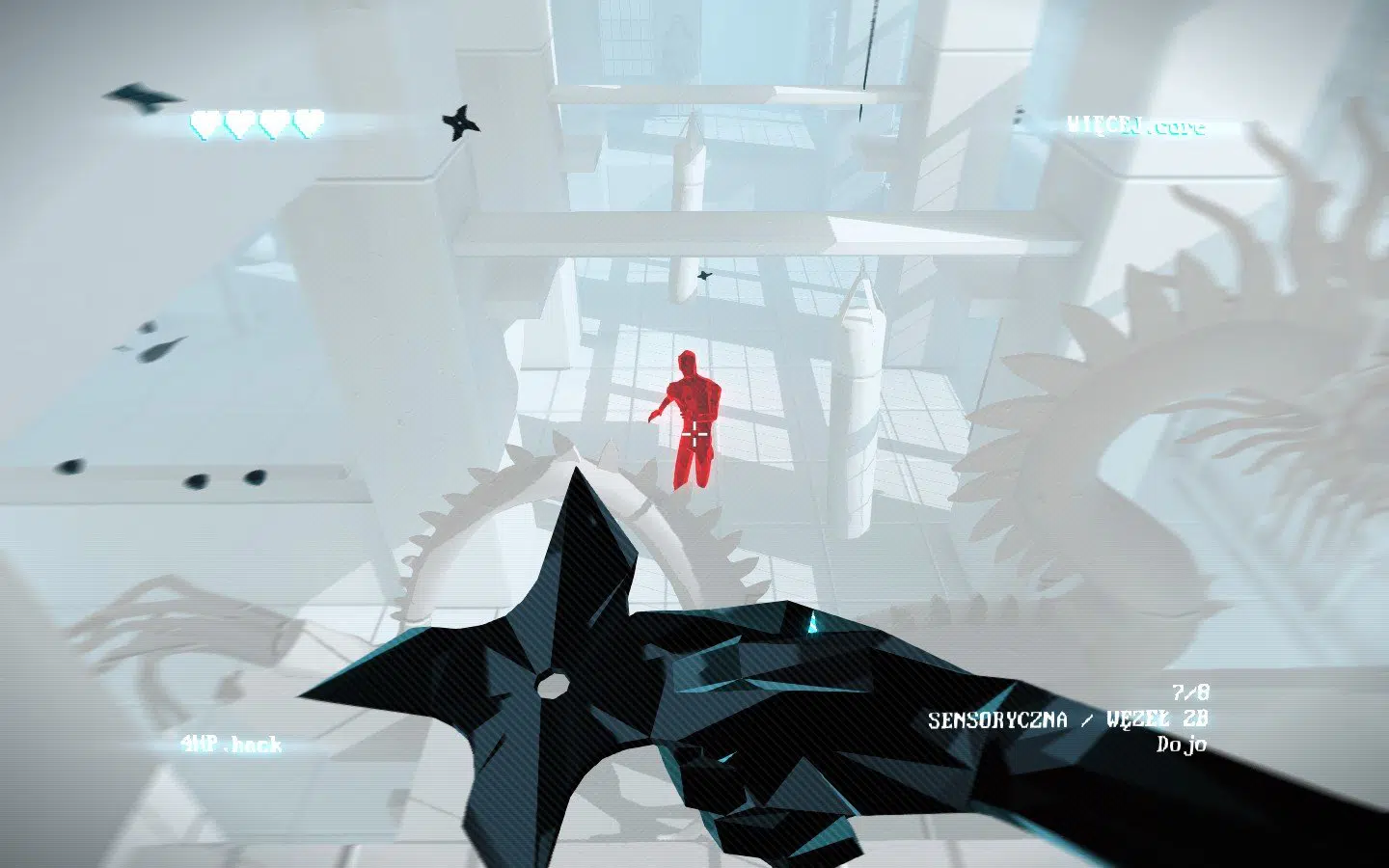Click the second heart in the health display
Viewport: 1389px width, 868px height.
point(236,123)
